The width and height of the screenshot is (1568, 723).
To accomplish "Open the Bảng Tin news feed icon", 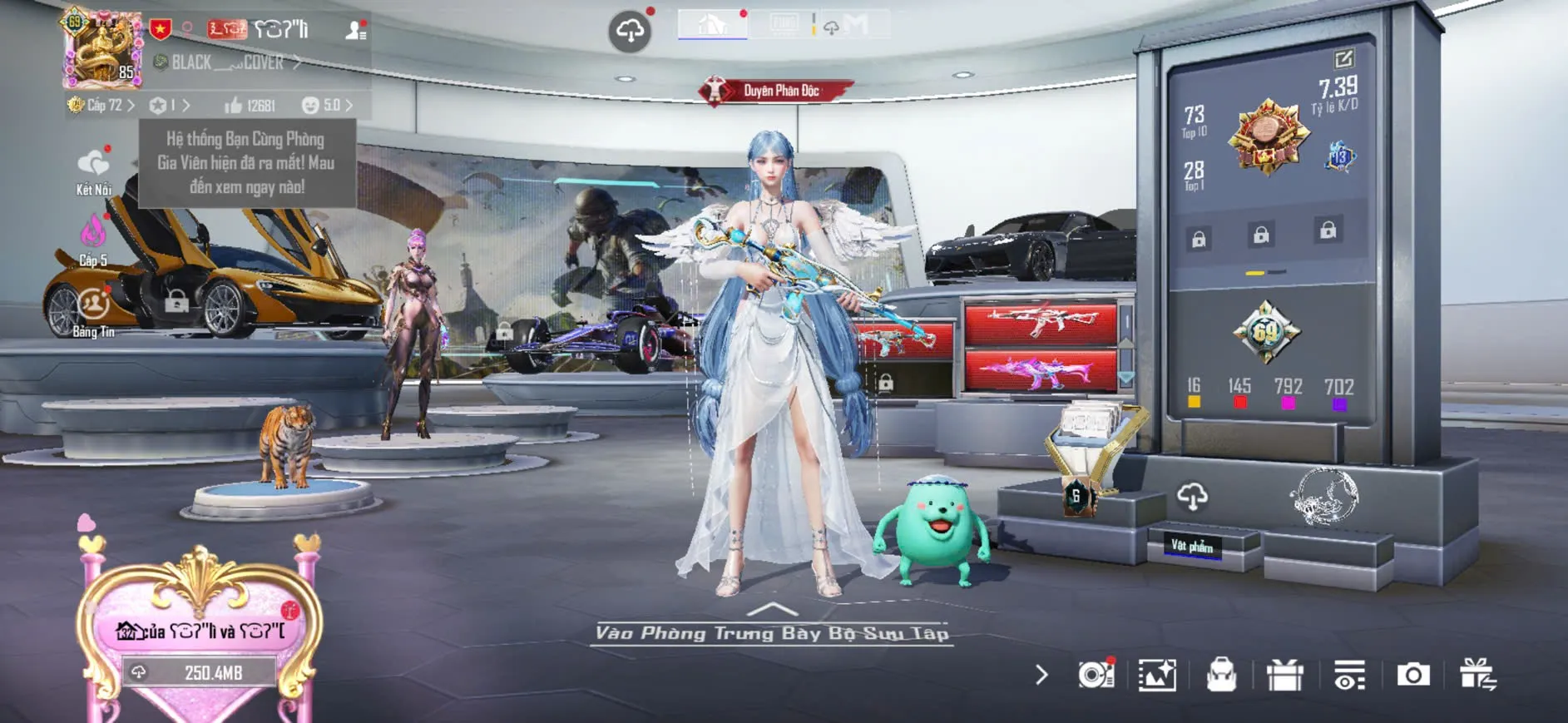I will point(93,312).
